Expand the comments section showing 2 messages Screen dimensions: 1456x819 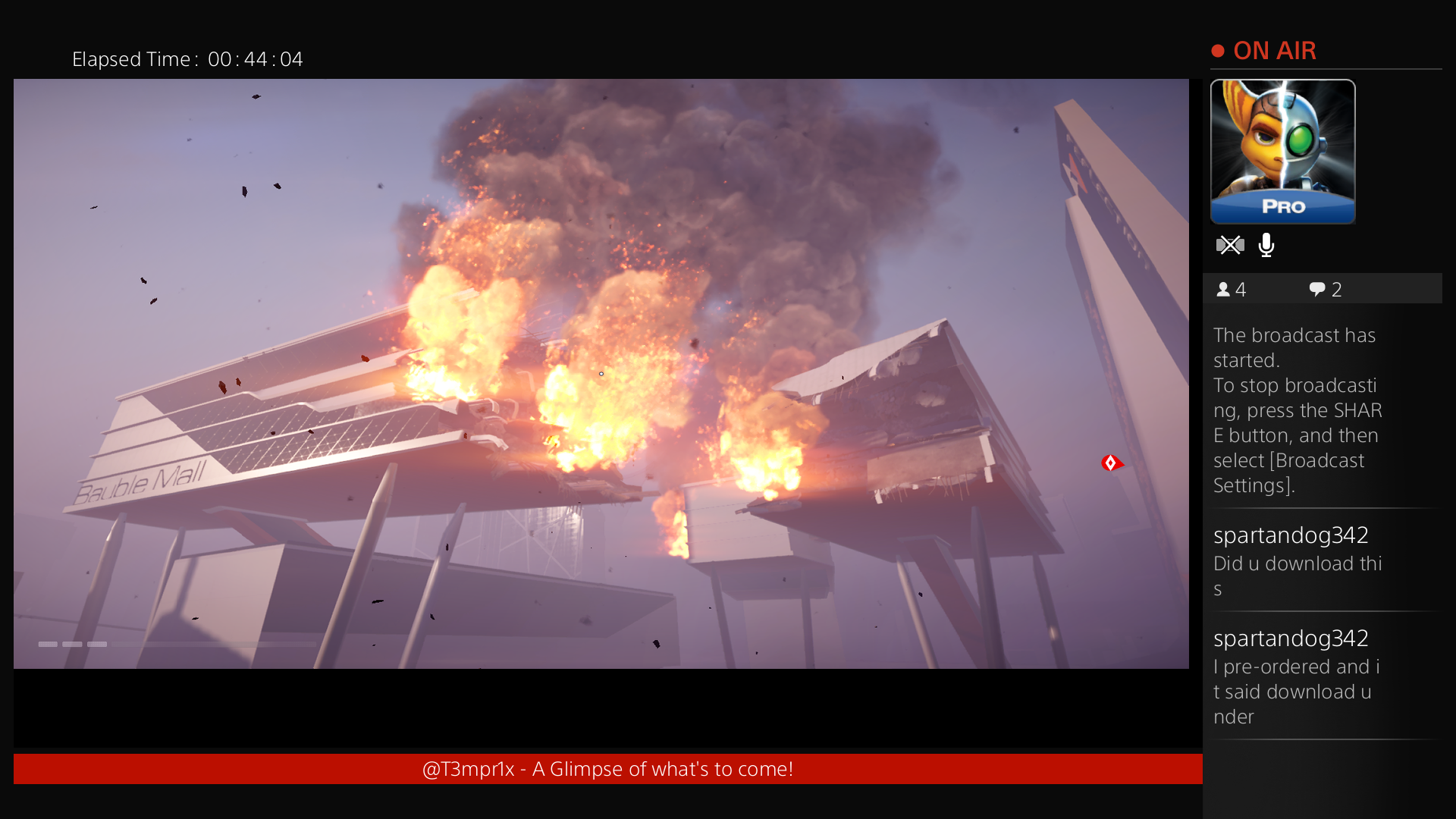pos(1323,289)
